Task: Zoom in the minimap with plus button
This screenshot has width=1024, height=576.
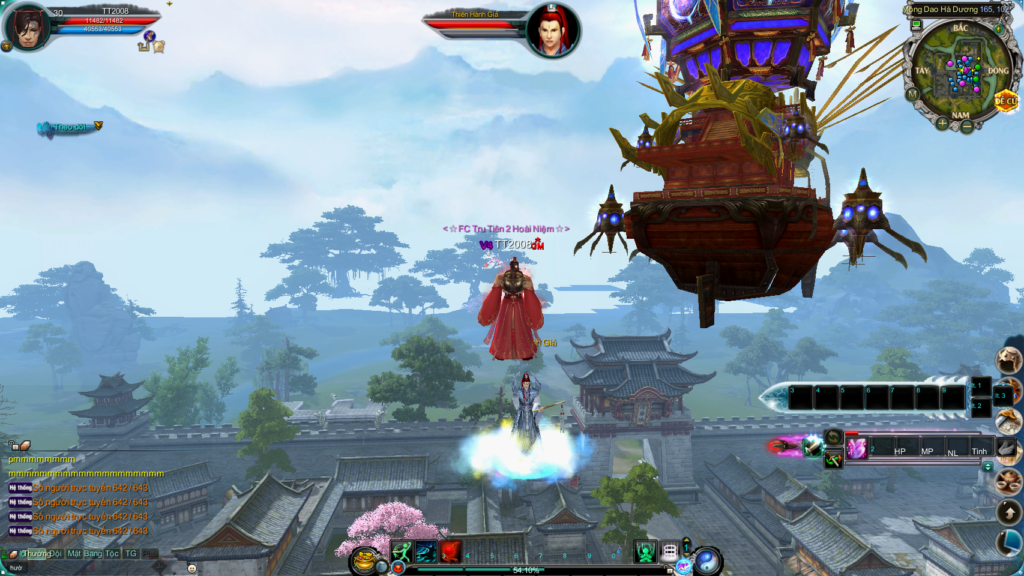Action: click(942, 124)
